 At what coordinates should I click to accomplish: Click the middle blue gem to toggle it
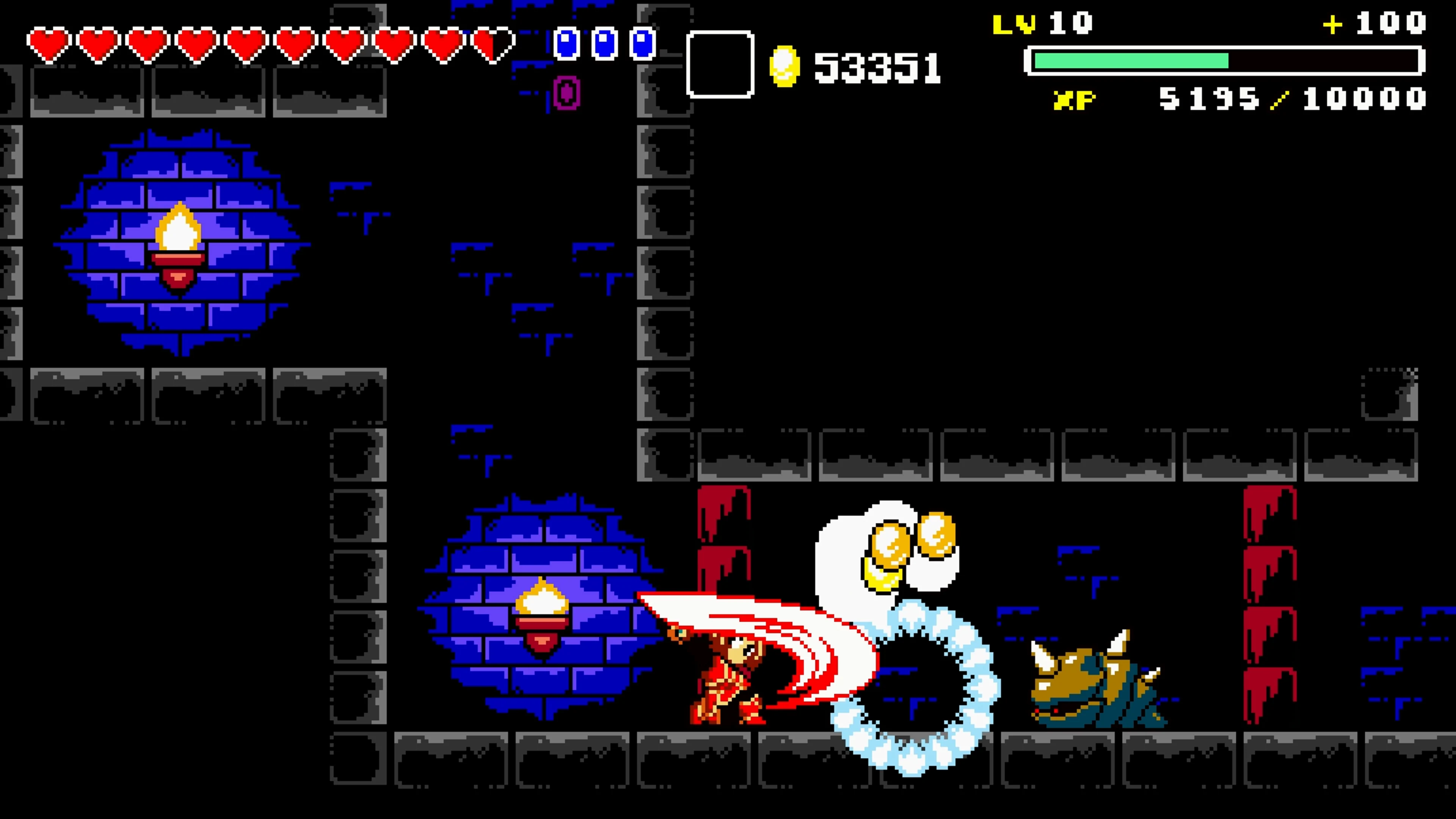click(605, 44)
